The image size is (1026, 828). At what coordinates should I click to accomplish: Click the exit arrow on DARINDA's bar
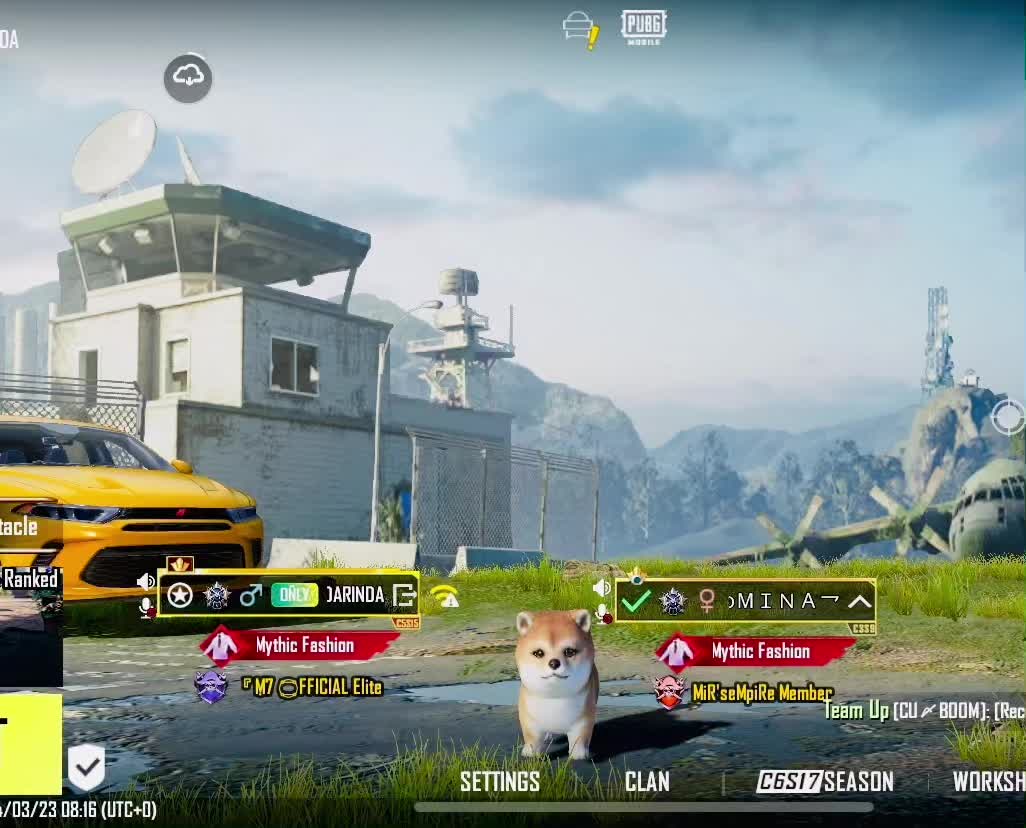pyautogui.click(x=404, y=596)
